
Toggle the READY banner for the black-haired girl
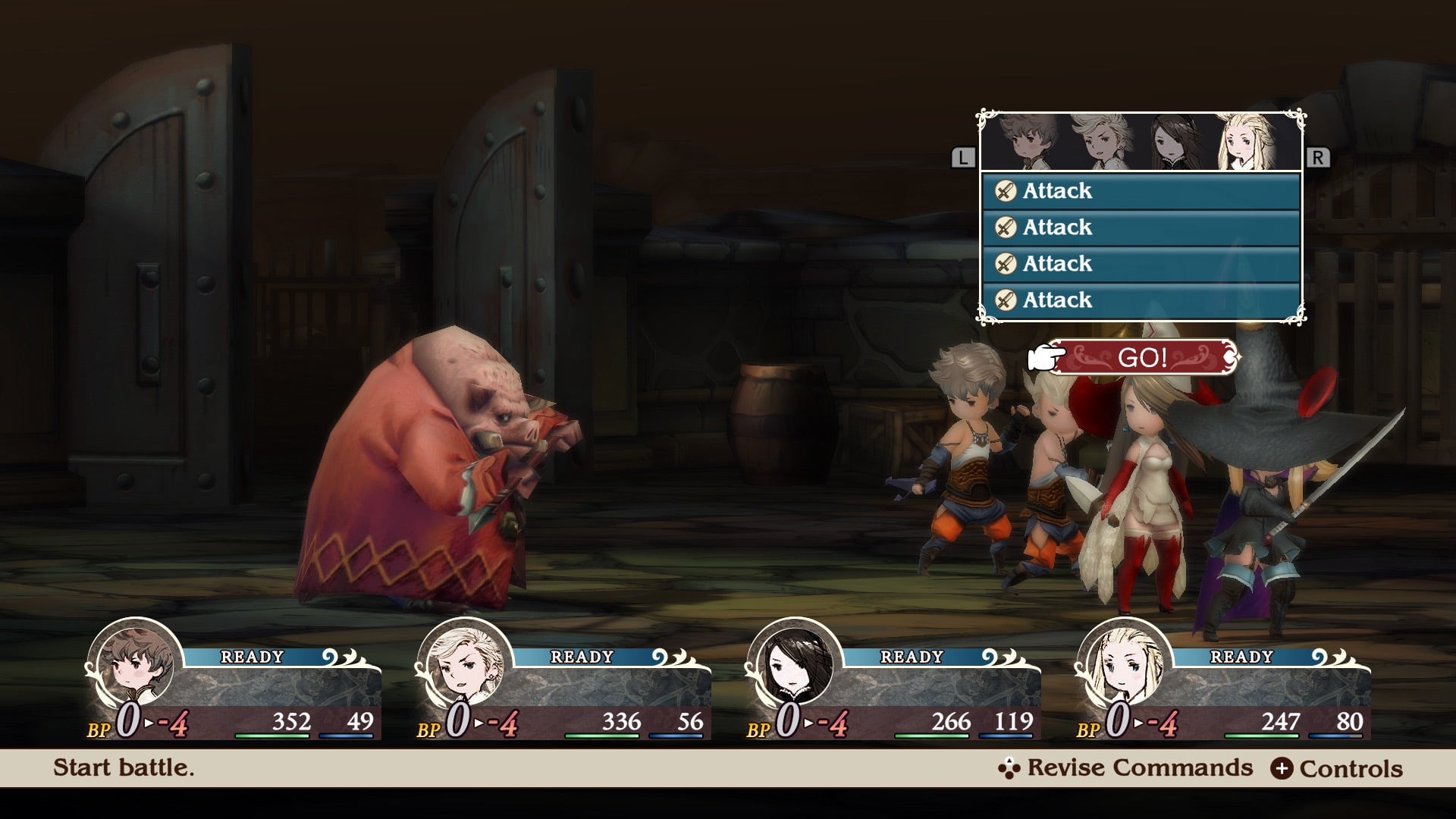(x=910, y=655)
